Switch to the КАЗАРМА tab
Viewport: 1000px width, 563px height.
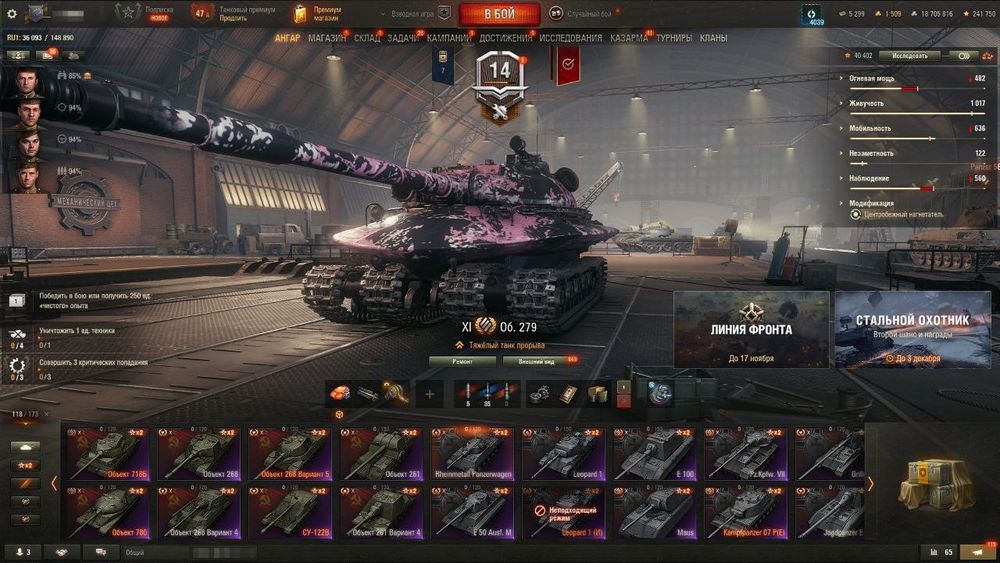coord(629,38)
